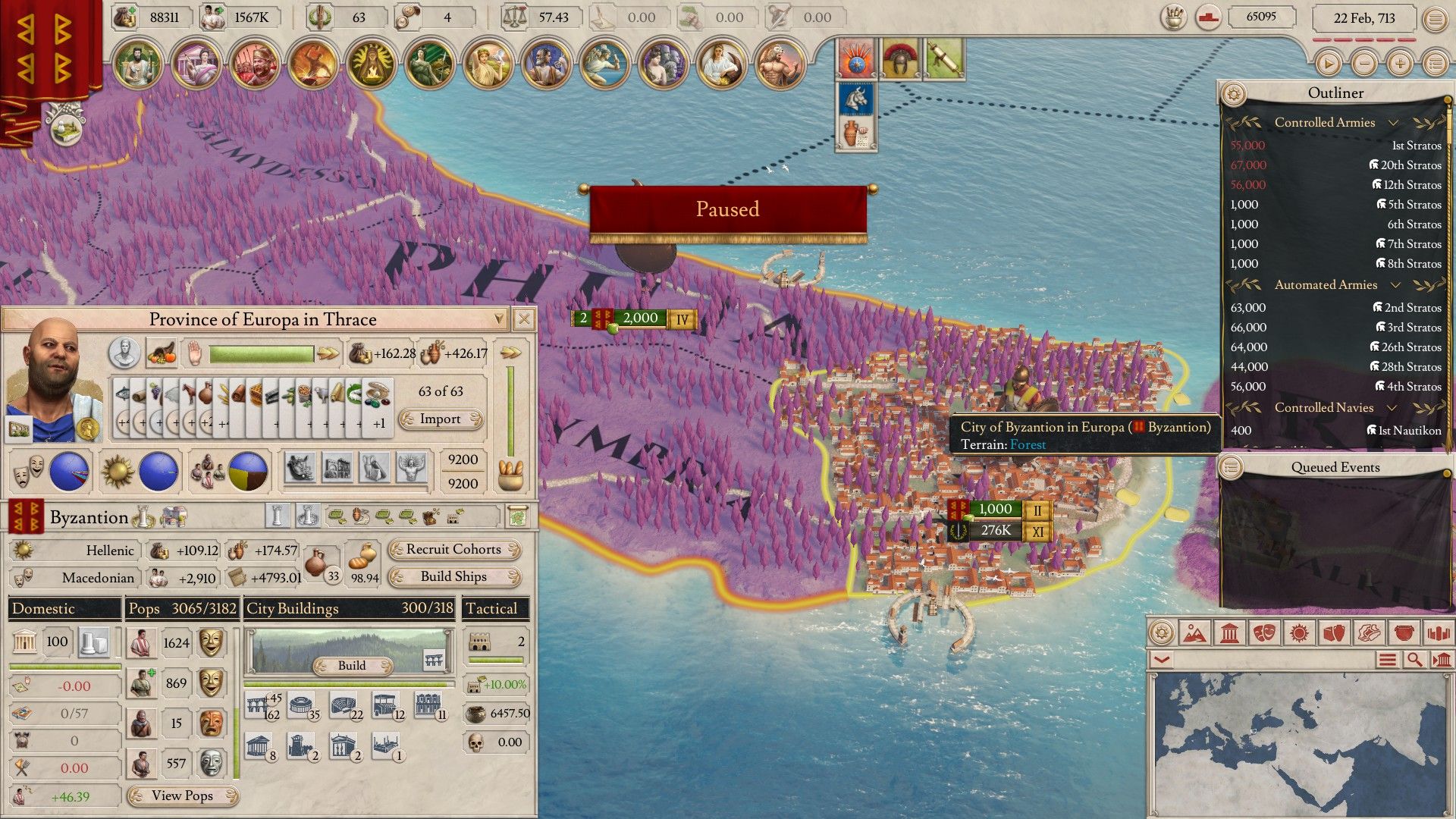Screen dimensions: 1456x819
Task: Click Recruit Cohorts in Byzantion
Action: coord(453,549)
